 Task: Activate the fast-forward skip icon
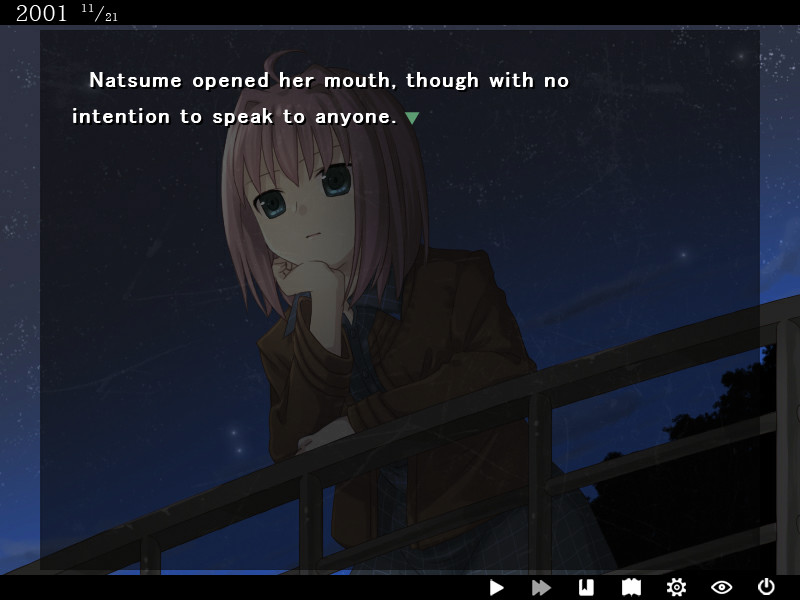(541, 588)
